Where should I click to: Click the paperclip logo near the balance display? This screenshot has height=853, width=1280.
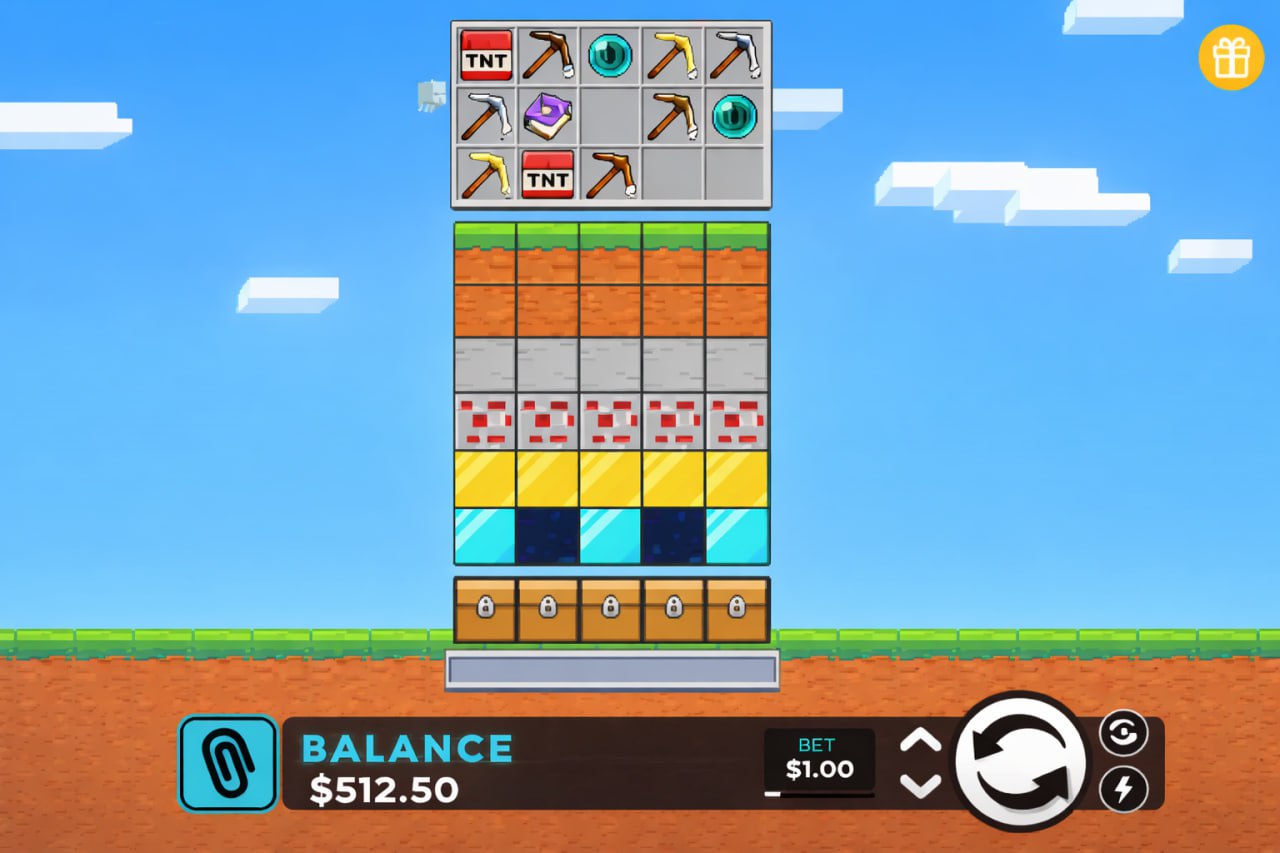tap(226, 763)
